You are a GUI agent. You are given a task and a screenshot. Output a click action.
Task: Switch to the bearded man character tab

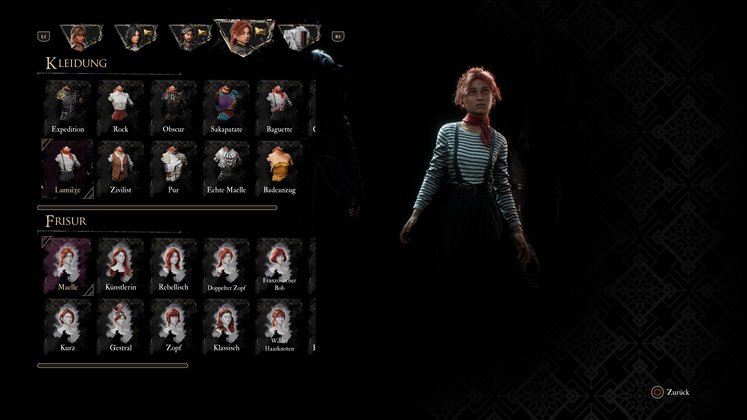[x=185, y=37]
